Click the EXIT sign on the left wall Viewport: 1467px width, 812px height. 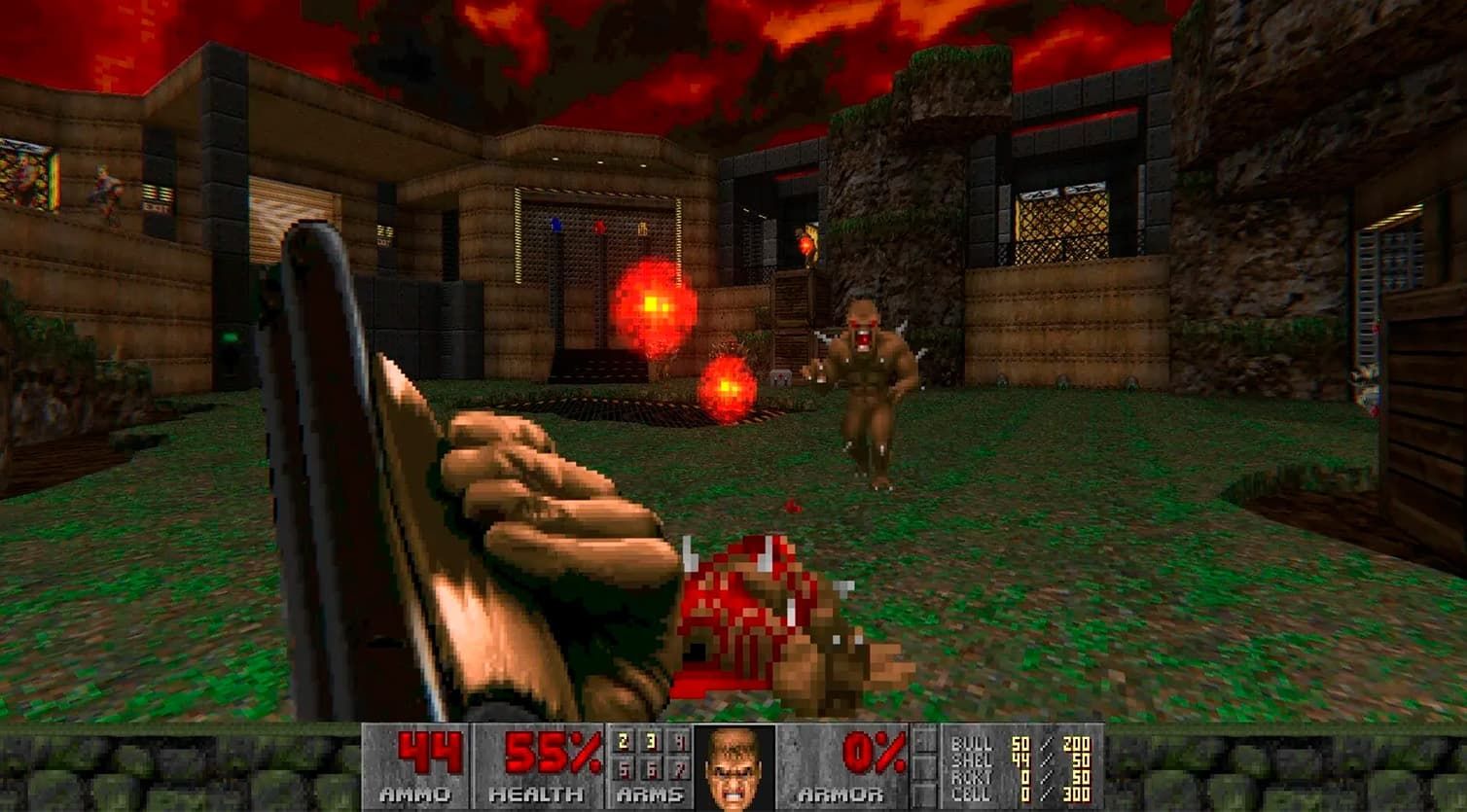click(156, 206)
